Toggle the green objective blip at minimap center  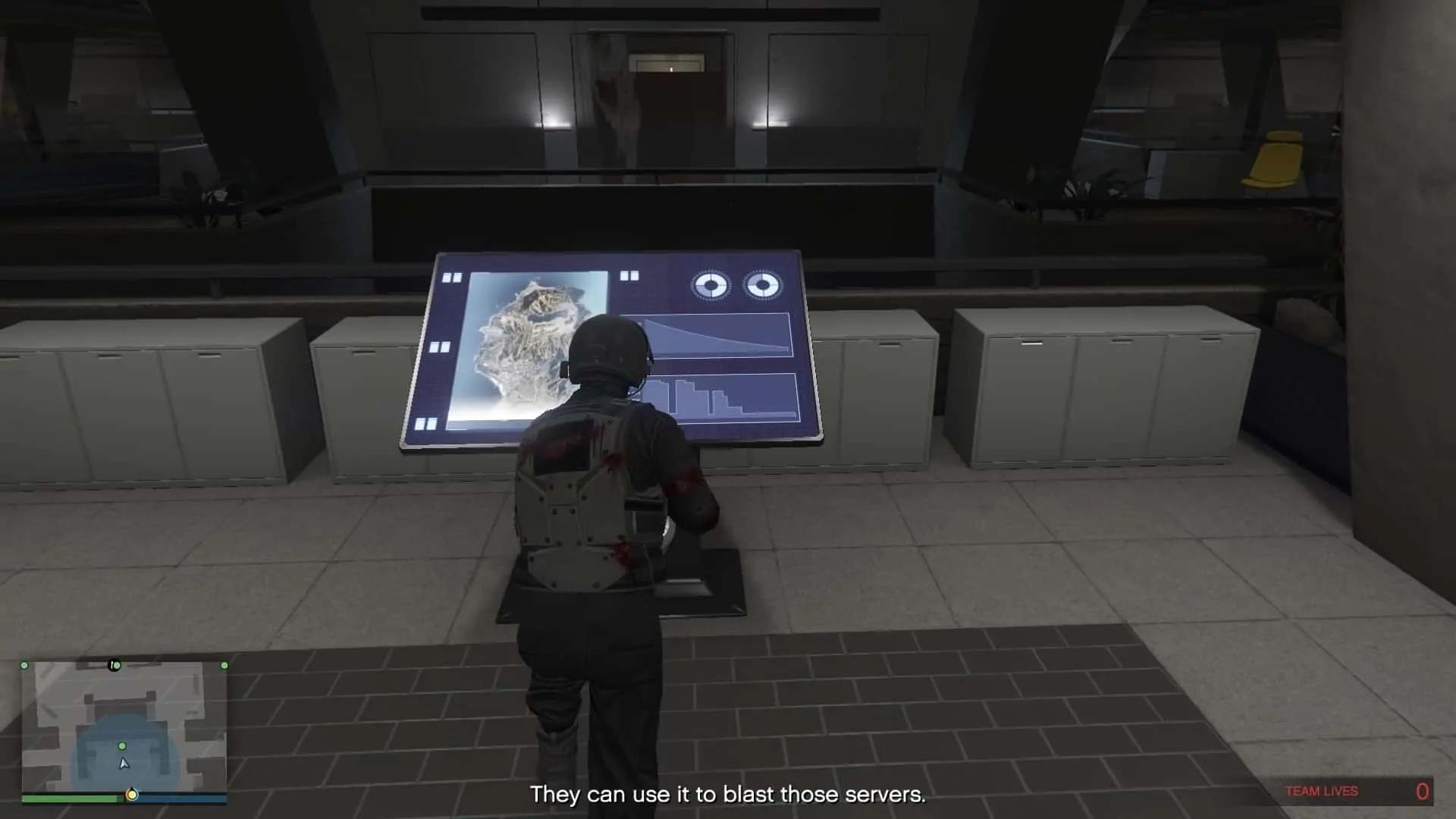click(x=121, y=746)
